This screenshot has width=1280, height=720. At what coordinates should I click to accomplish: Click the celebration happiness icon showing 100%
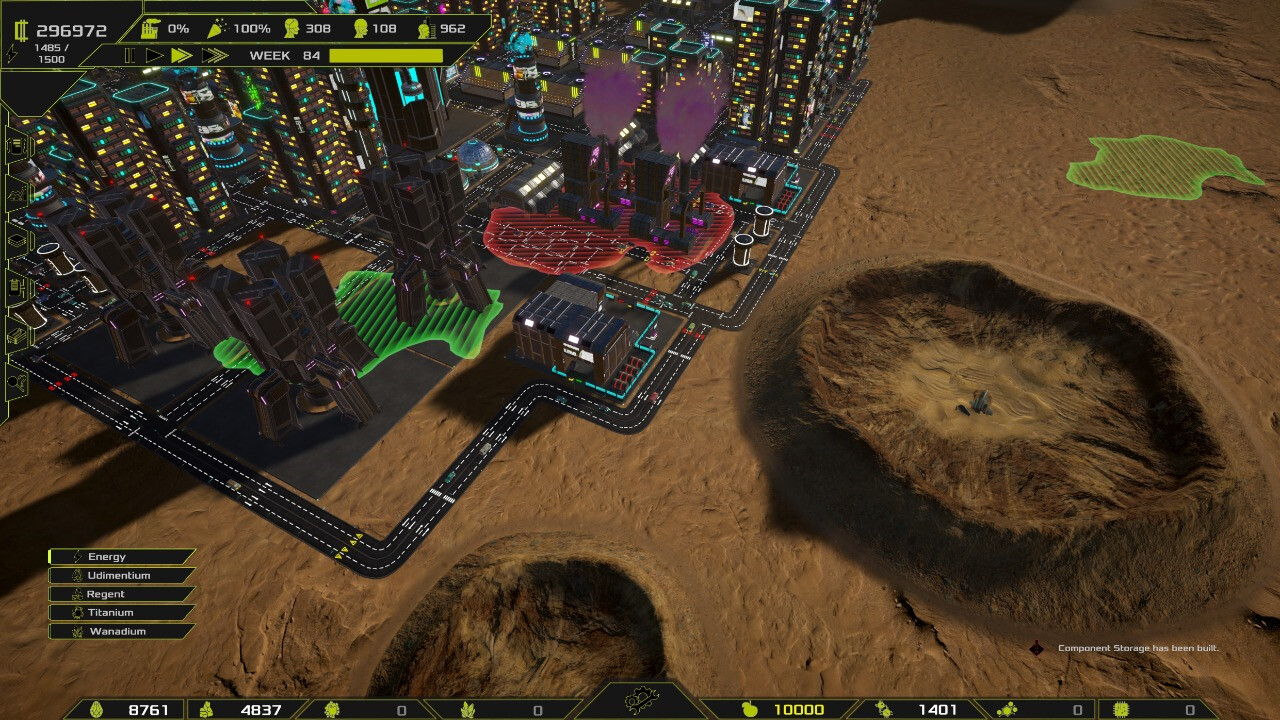click(x=219, y=28)
